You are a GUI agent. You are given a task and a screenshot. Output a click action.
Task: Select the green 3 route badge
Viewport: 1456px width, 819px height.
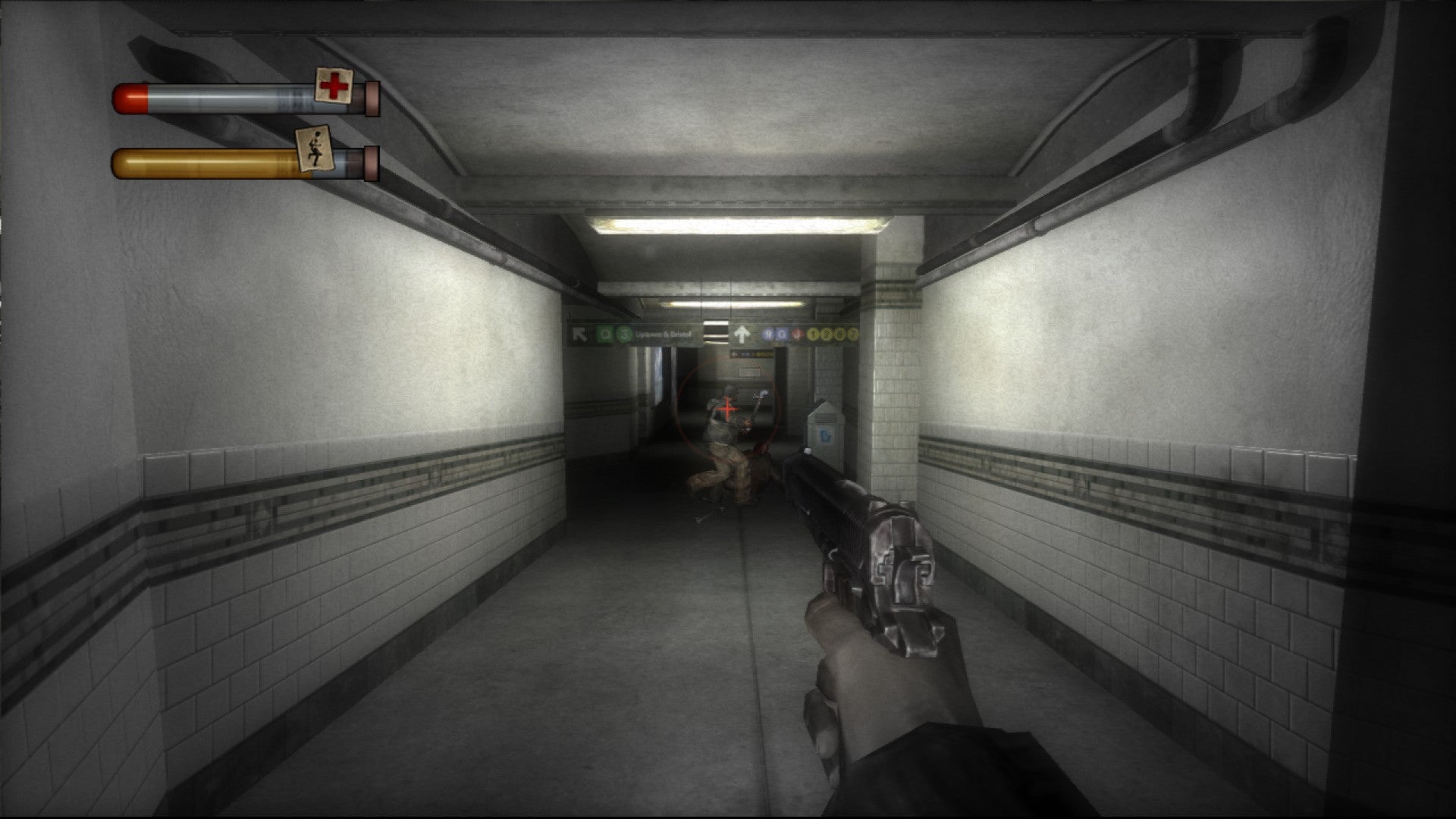tap(623, 333)
